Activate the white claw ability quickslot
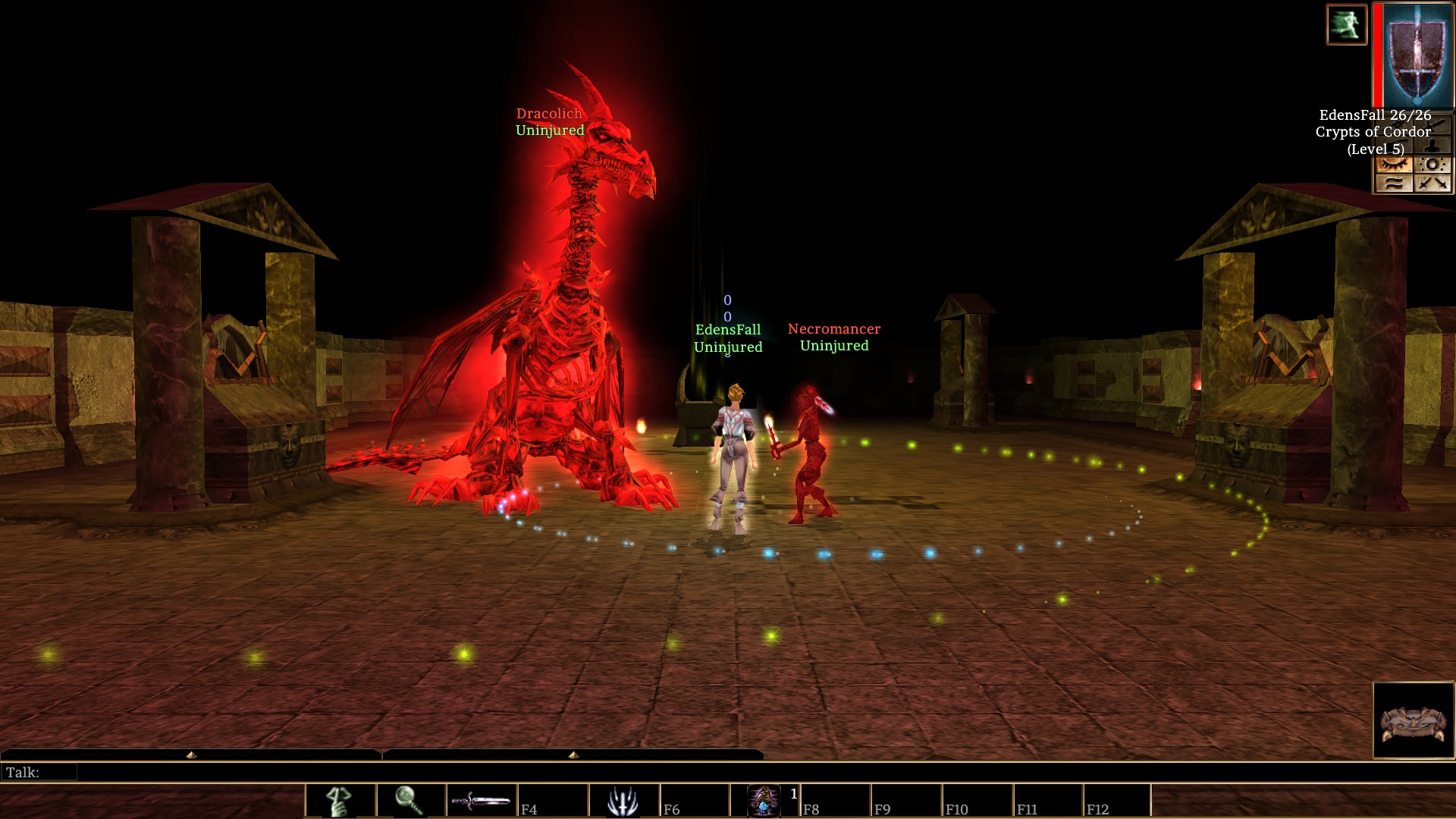 (x=623, y=801)
